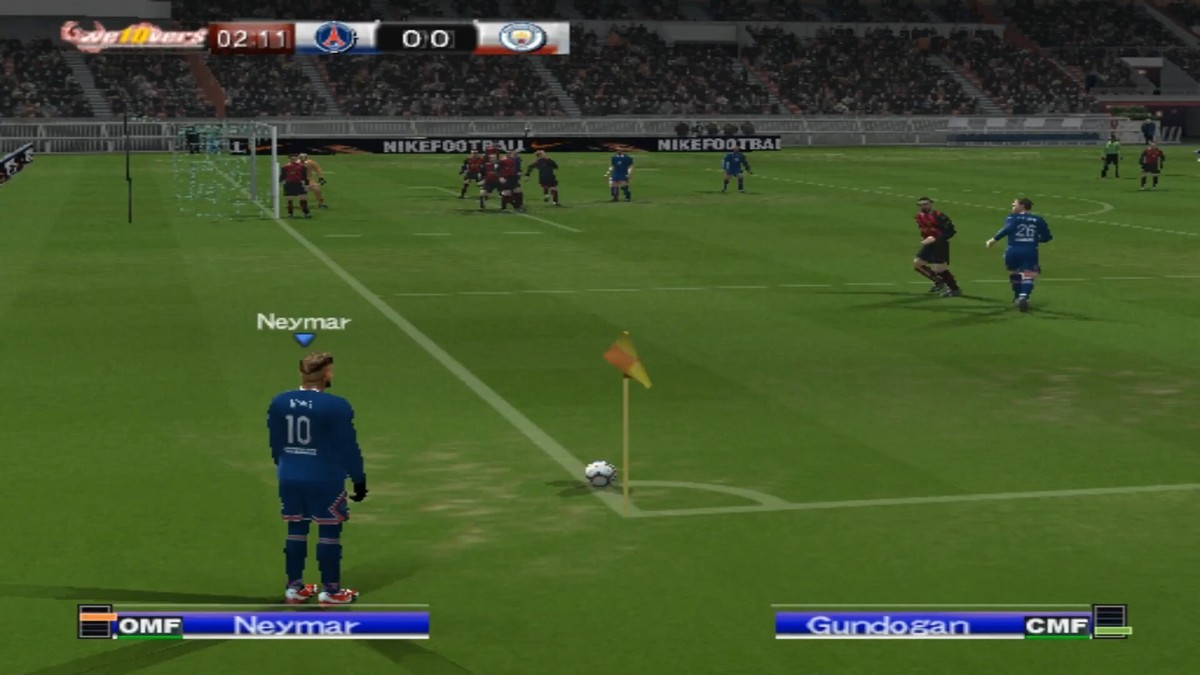Image resolution: width=1200 pixels, height=675 pixels.
Task: Click the stamina gauge icon beside CMF
Action: pyautogui.click(x=1111, y=622)
